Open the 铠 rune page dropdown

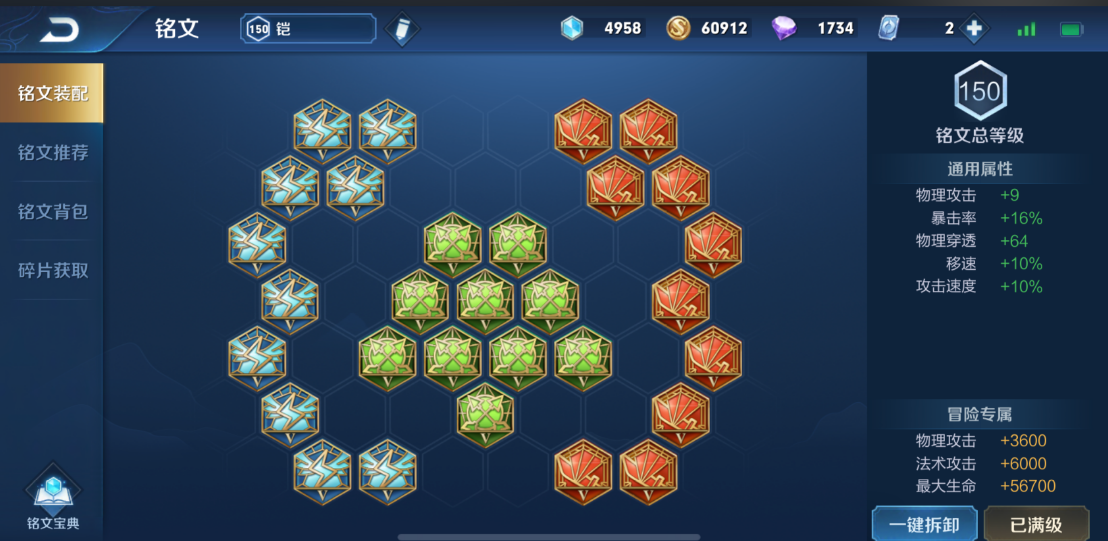[x=308, y=29]
